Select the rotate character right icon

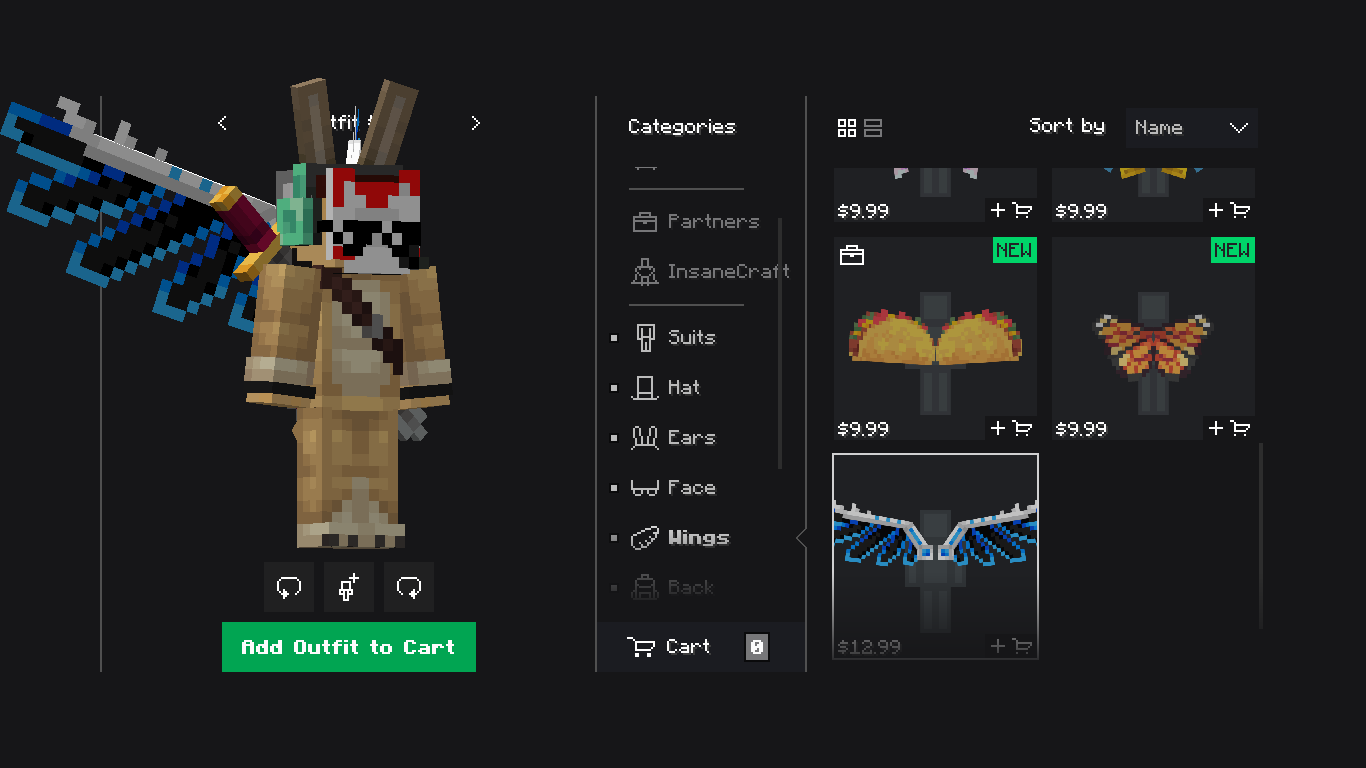[408, 587]
